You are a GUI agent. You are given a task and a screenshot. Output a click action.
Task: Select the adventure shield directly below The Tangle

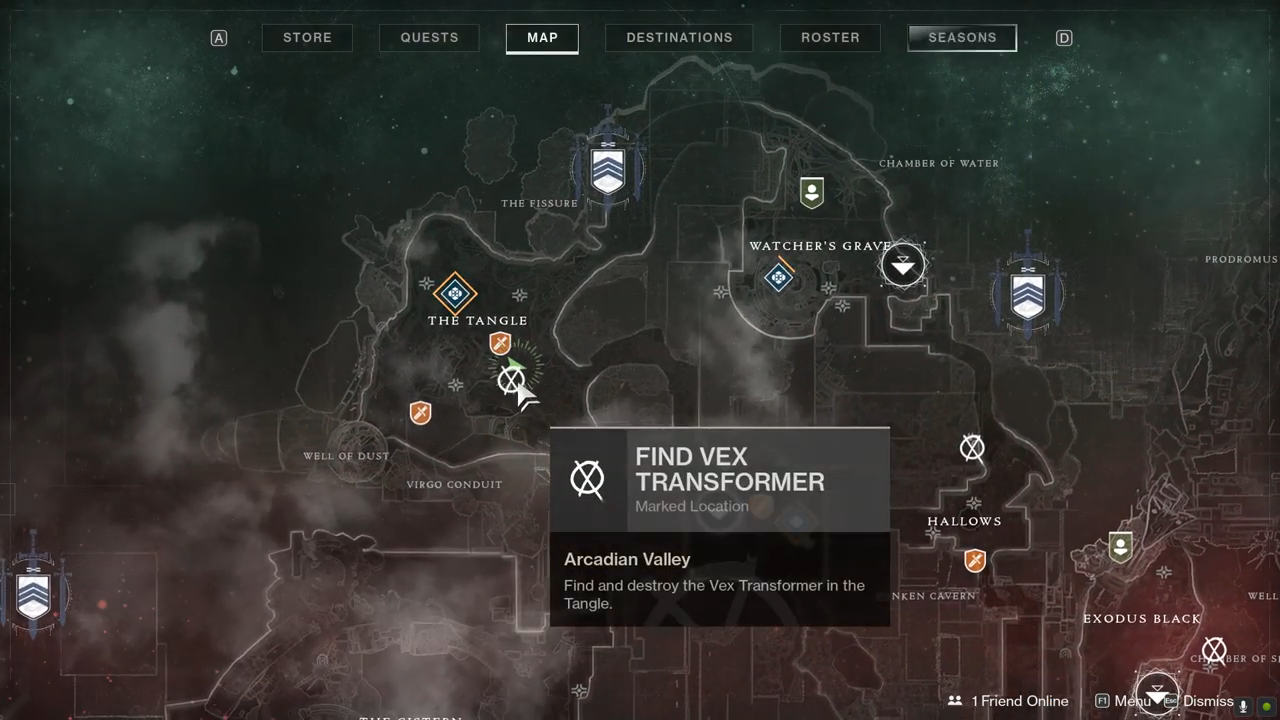[500, 345]
